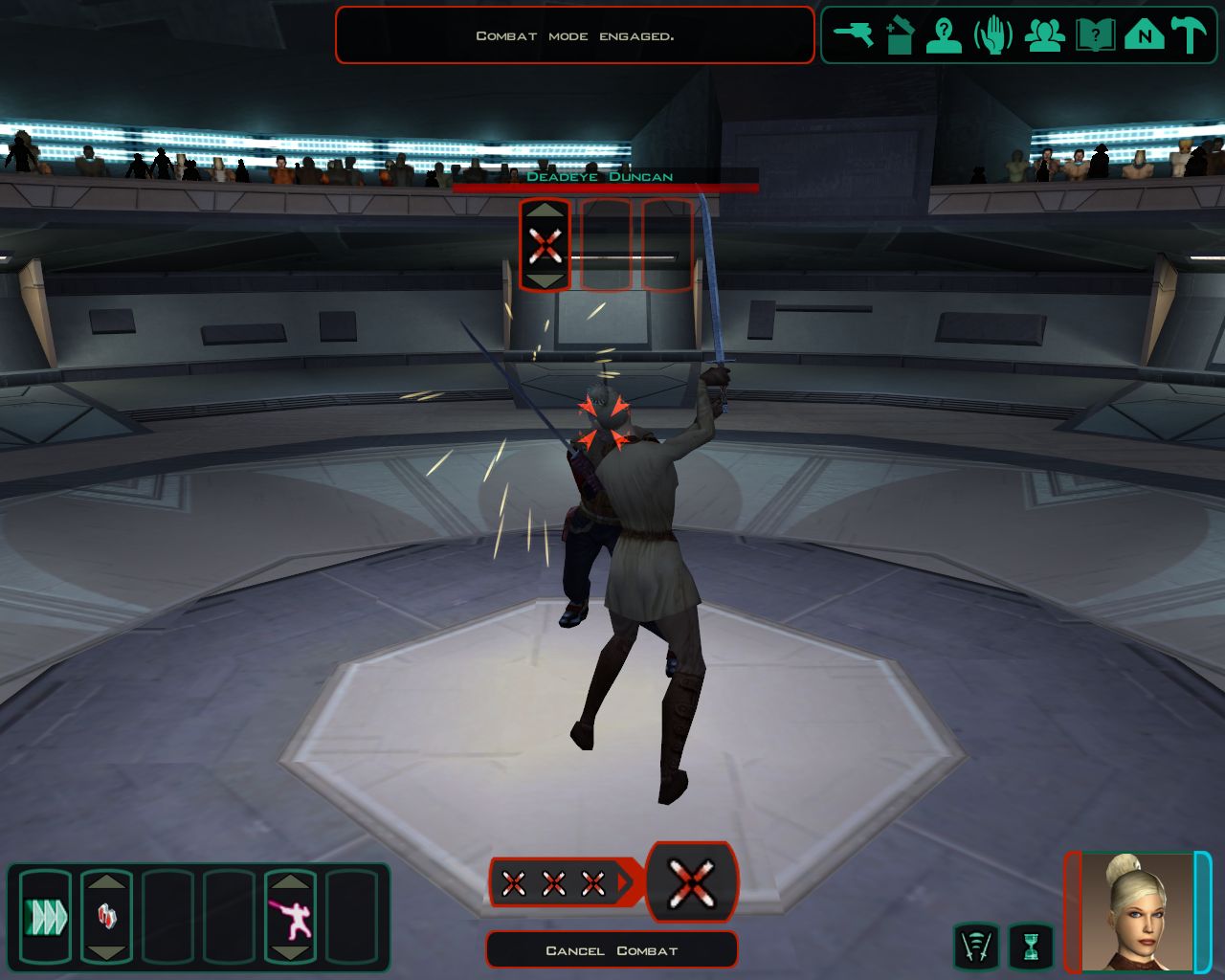Cycle target attack action down
This screenshot has height=980, width=1225.
pyautogui.click(x=545, y=280)
